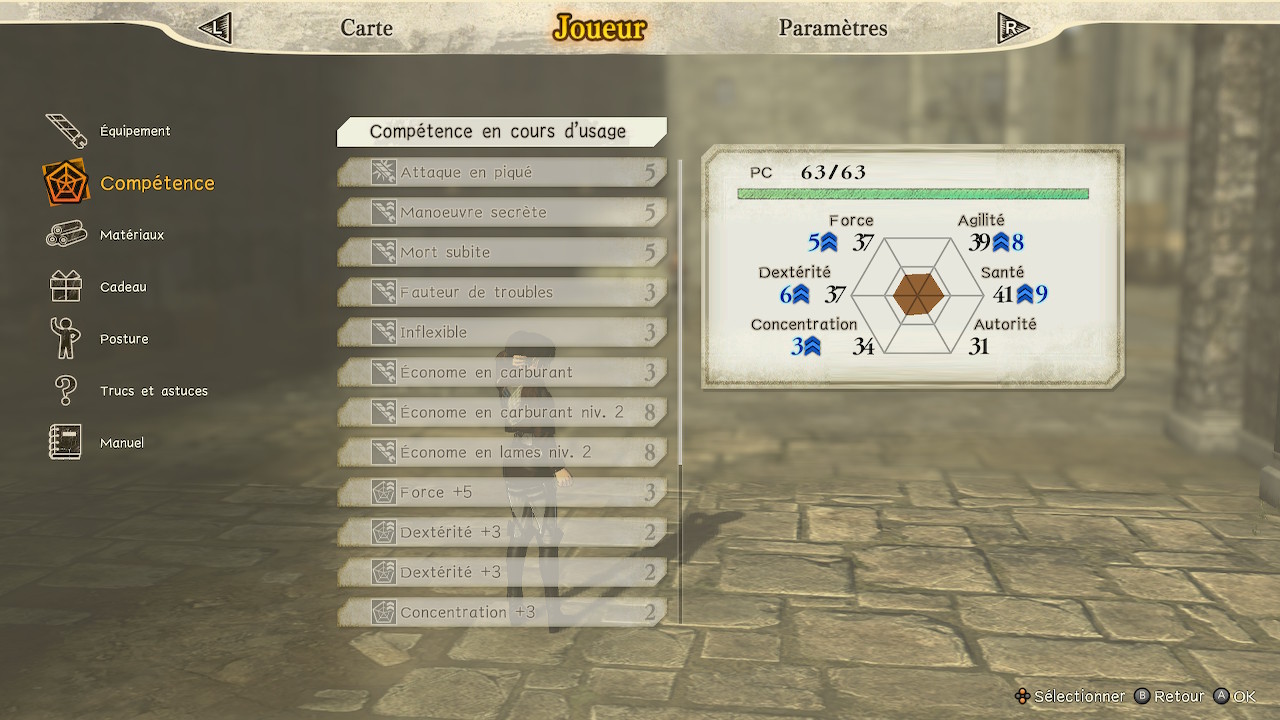
Task: Select the Fauteur de troubles skill
Action: click(502, 292)
